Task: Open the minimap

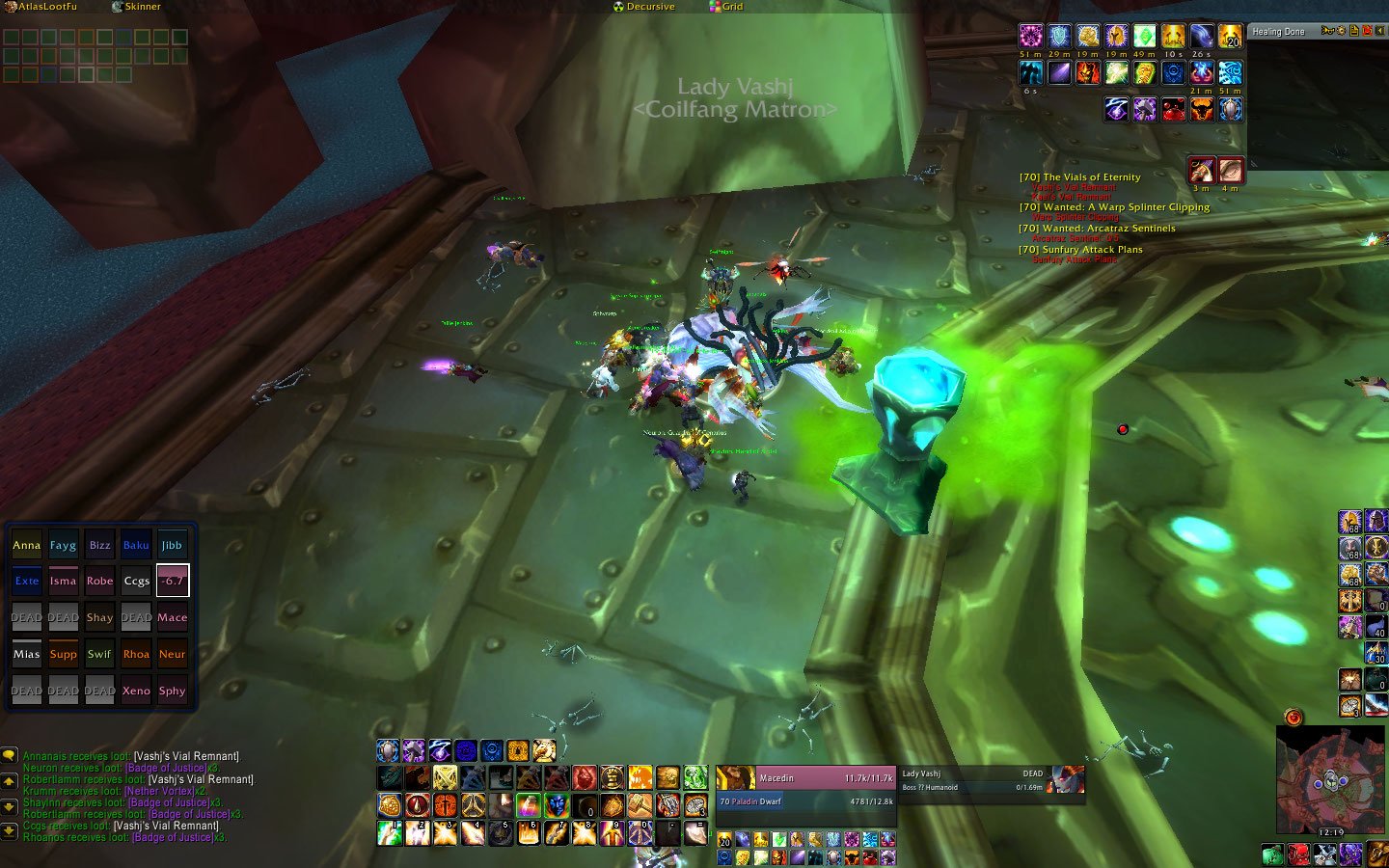Action: (x=1329, y=779)
